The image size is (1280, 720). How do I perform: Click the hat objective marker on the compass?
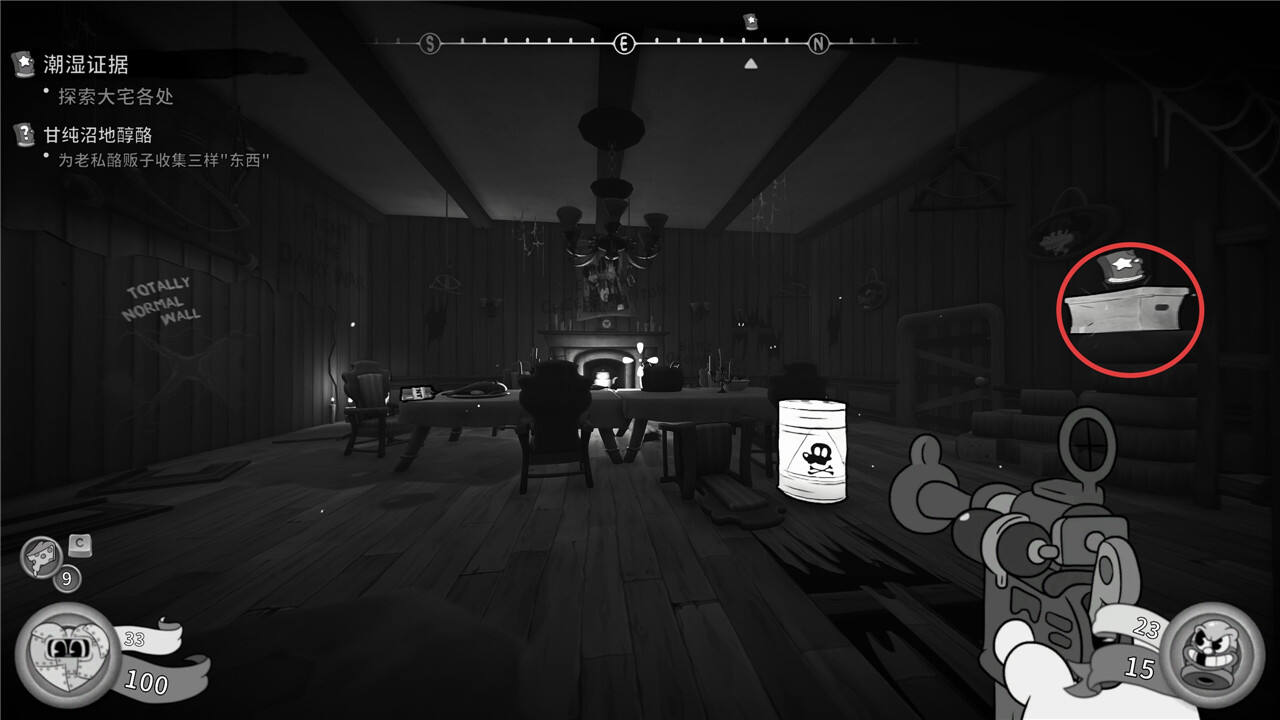pos(751,21)
